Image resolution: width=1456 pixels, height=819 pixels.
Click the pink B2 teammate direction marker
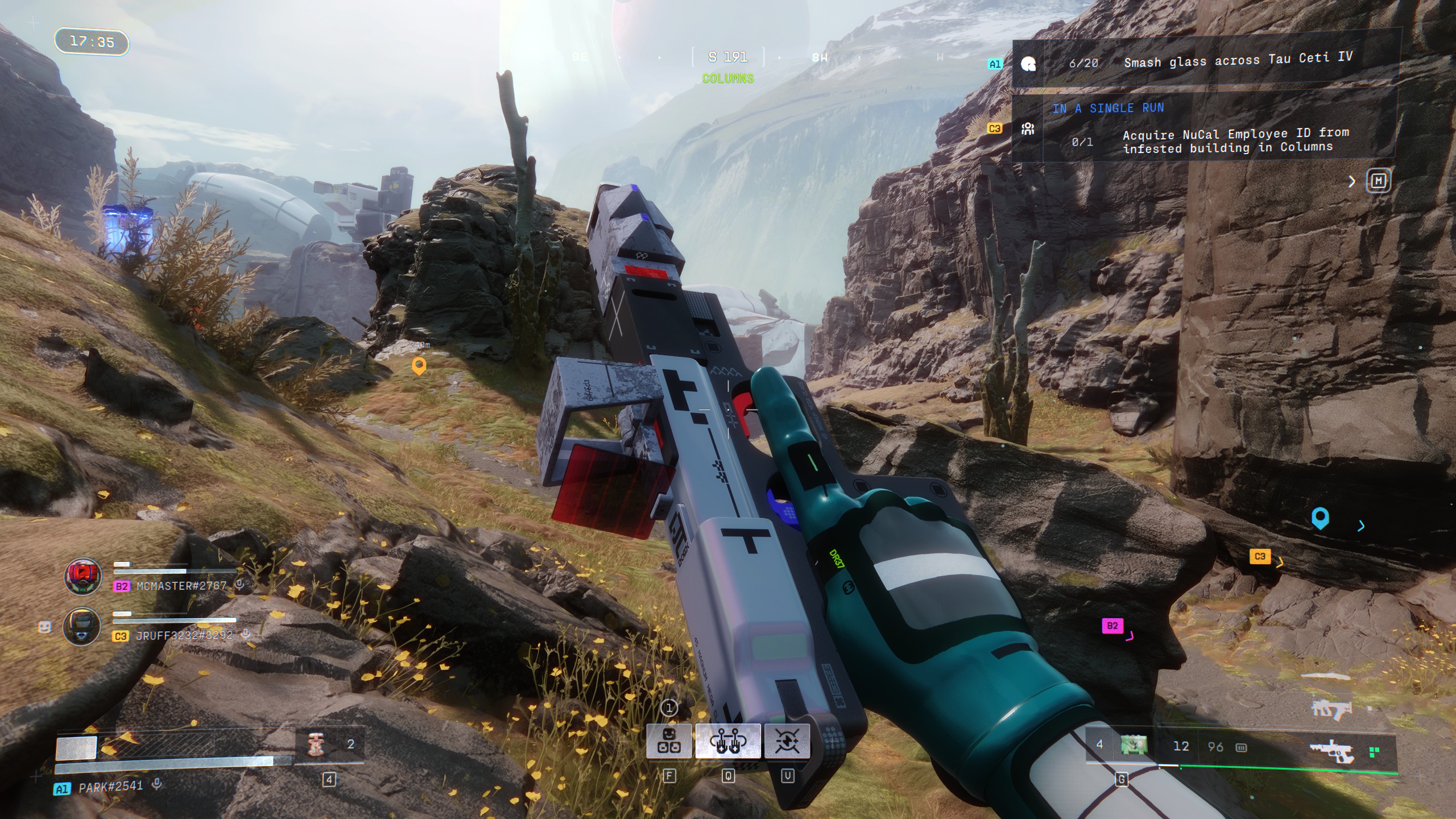point(1112,626)
